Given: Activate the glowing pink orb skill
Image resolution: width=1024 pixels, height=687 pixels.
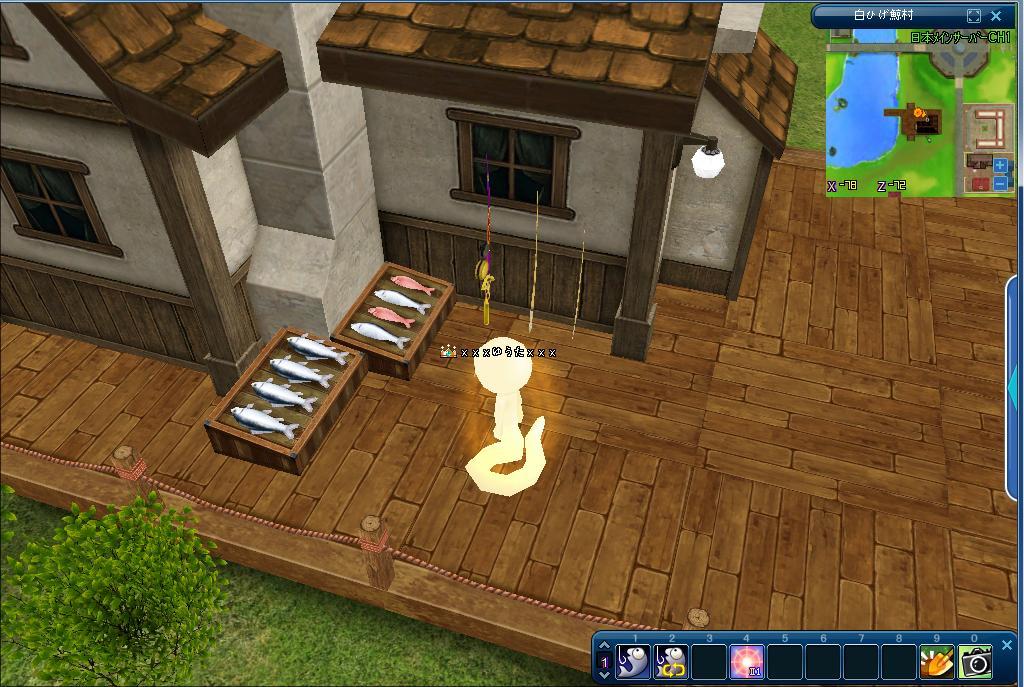Looking at the screenshot, I should click(747, 661).
